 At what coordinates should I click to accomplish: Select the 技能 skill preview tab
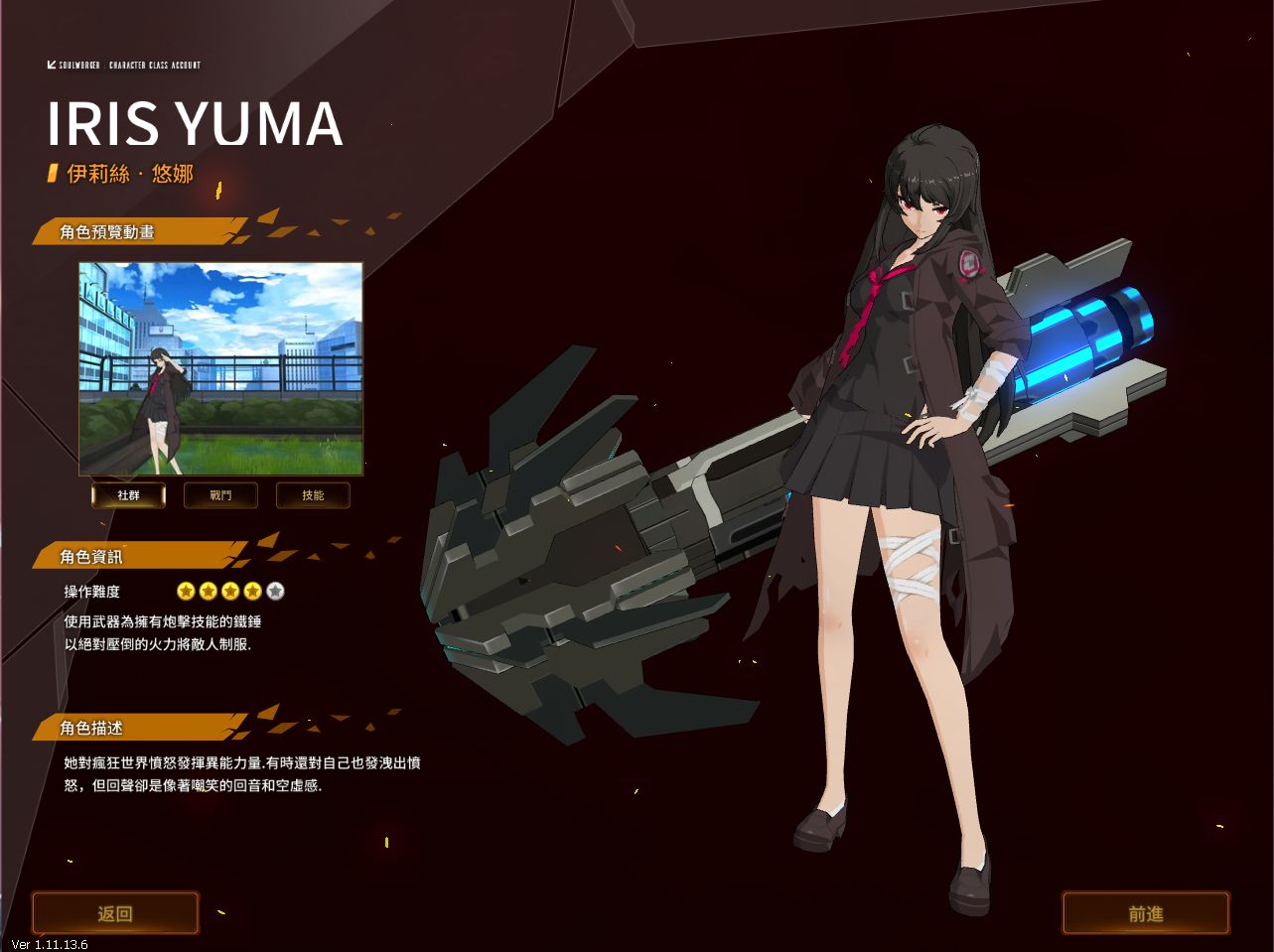pyautogui.click(x=313, y=494)
